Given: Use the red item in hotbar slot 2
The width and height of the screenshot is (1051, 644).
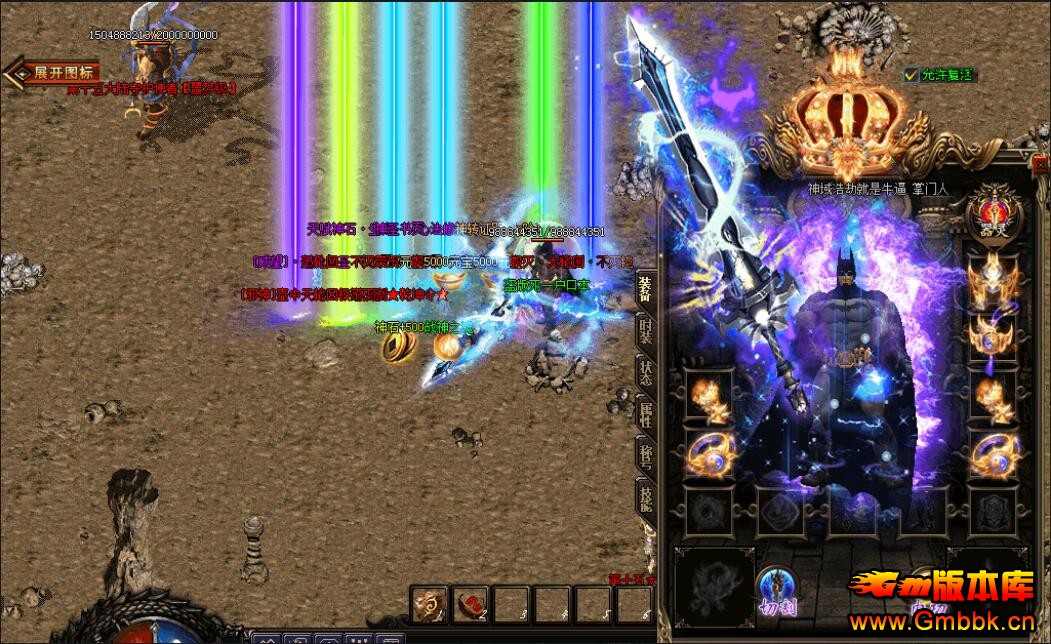Looking at the screenshot, I should pyautogui.click(x=470, y=604).
